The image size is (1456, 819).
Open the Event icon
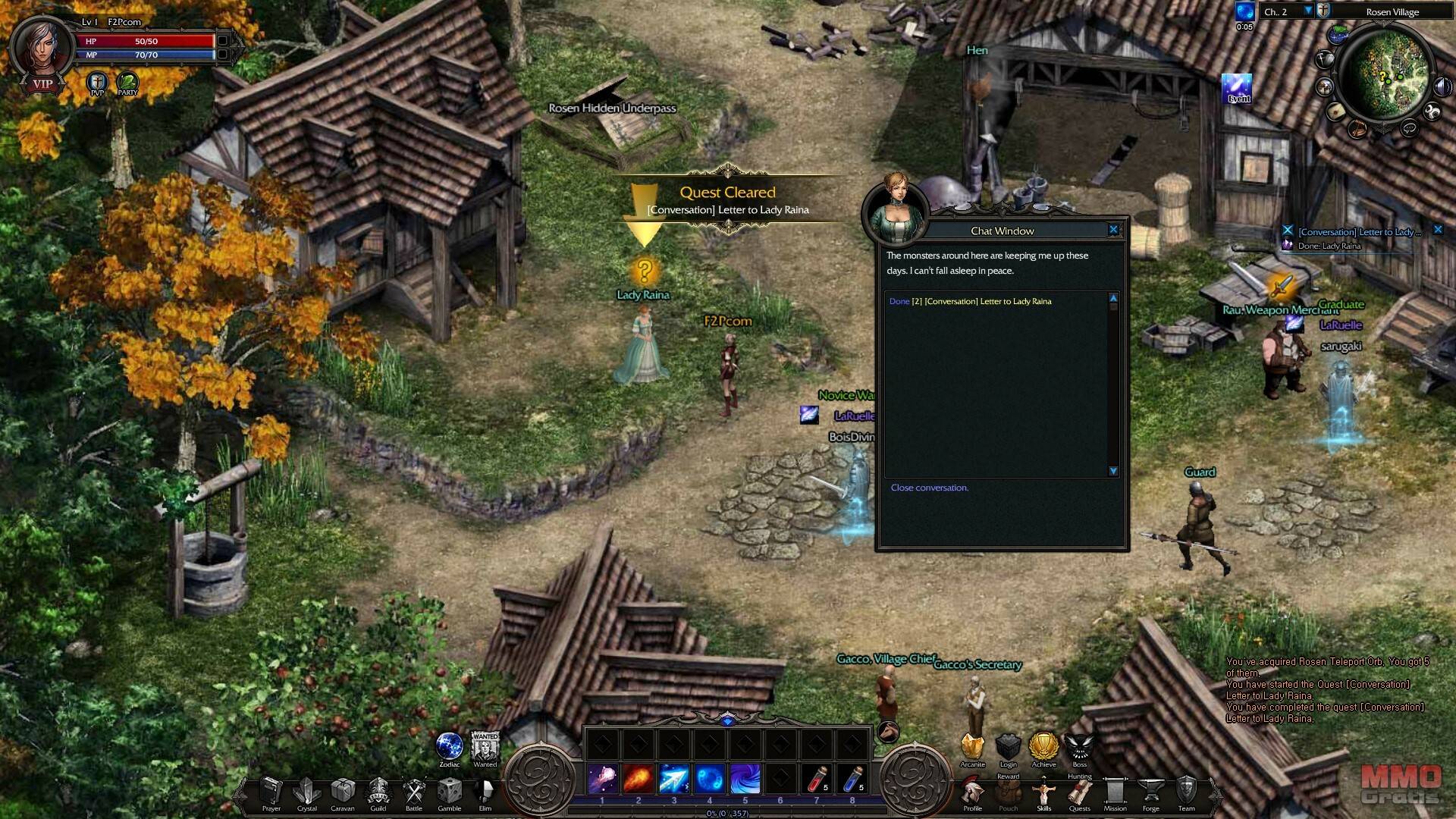pos(1238,88)
